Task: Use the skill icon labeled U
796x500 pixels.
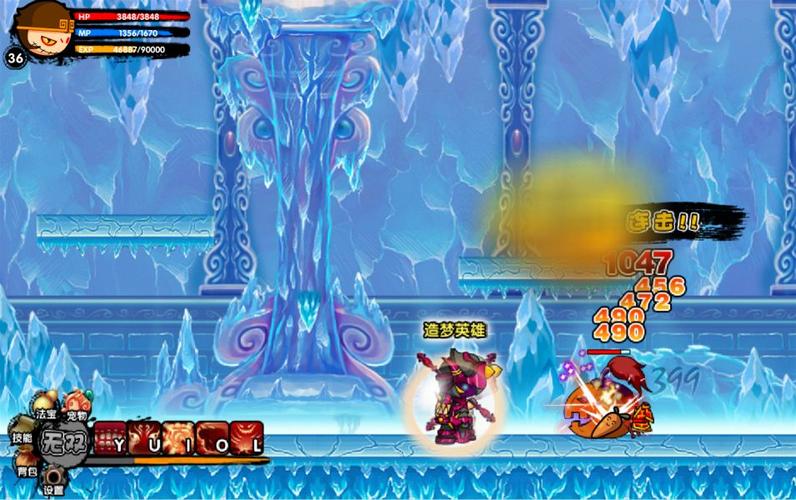Action: click(143, 438)
